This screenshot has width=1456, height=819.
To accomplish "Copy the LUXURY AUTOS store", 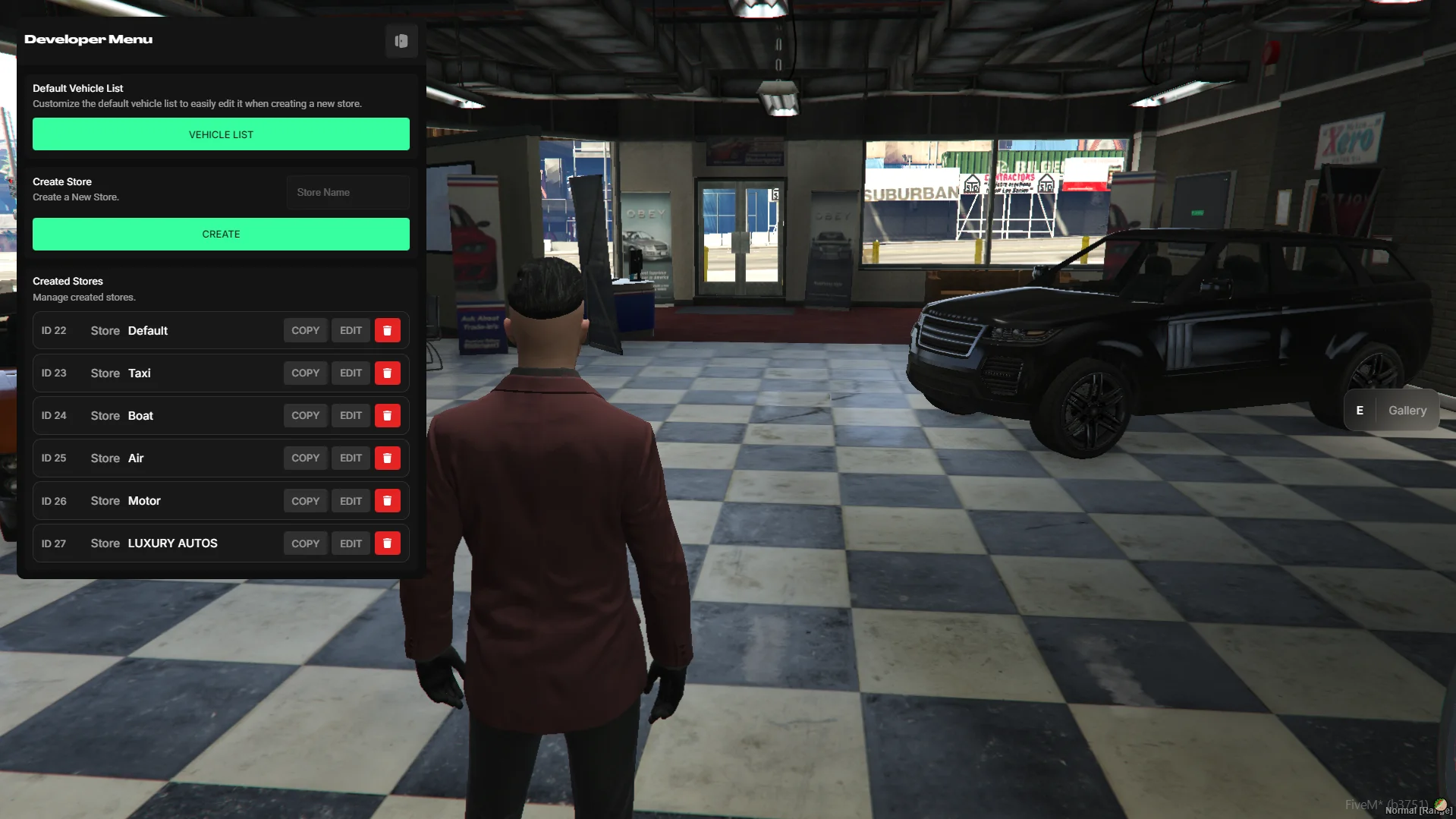I will tap(305, 543).
